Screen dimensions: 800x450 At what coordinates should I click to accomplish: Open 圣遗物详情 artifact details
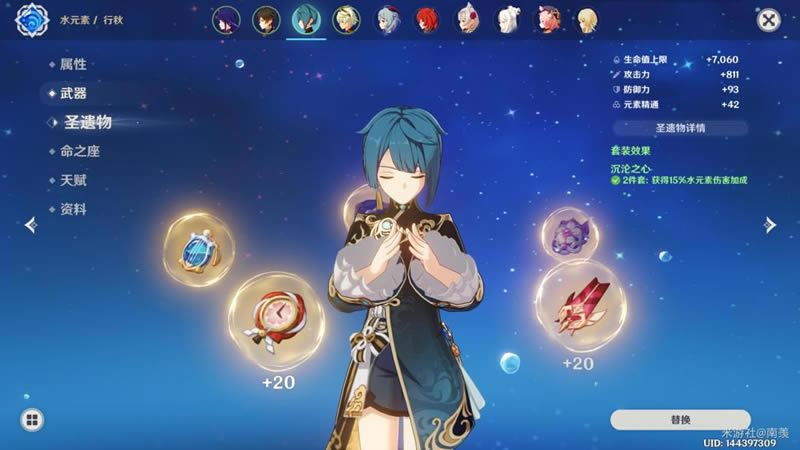point(680,128)
